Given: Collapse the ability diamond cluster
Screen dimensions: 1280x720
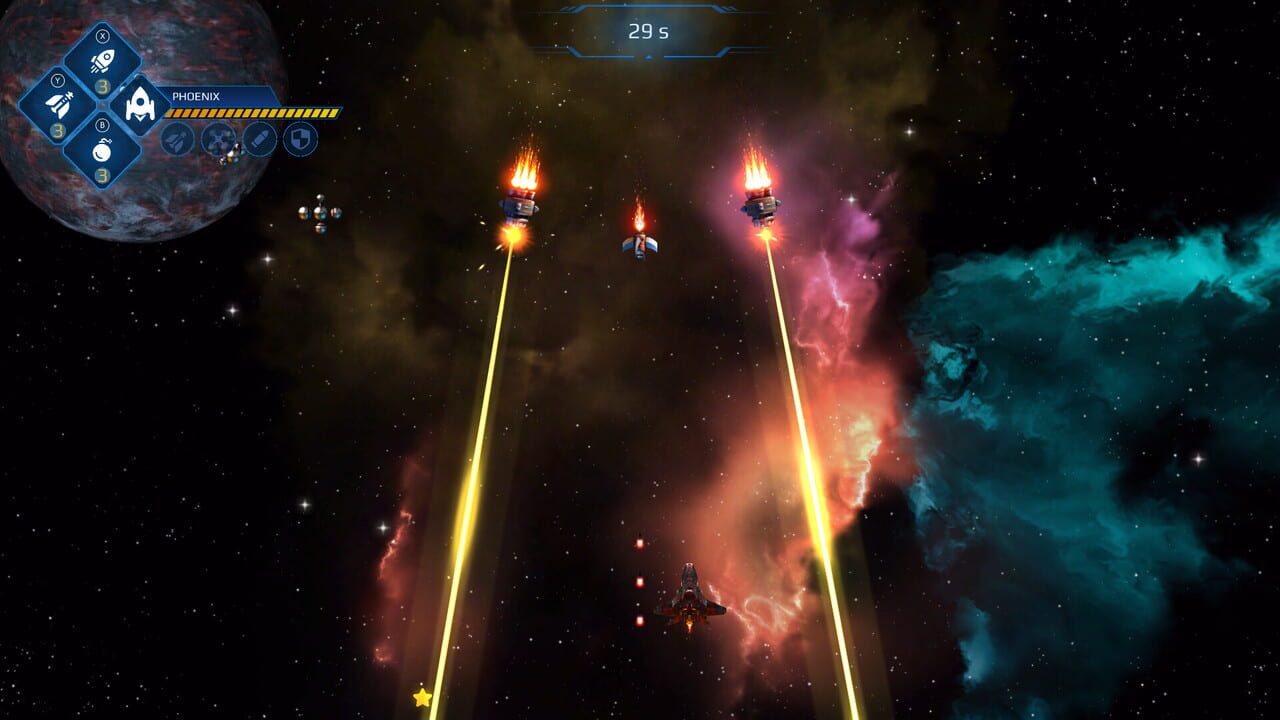Looking at the screenshot, I should click(103, 105).
